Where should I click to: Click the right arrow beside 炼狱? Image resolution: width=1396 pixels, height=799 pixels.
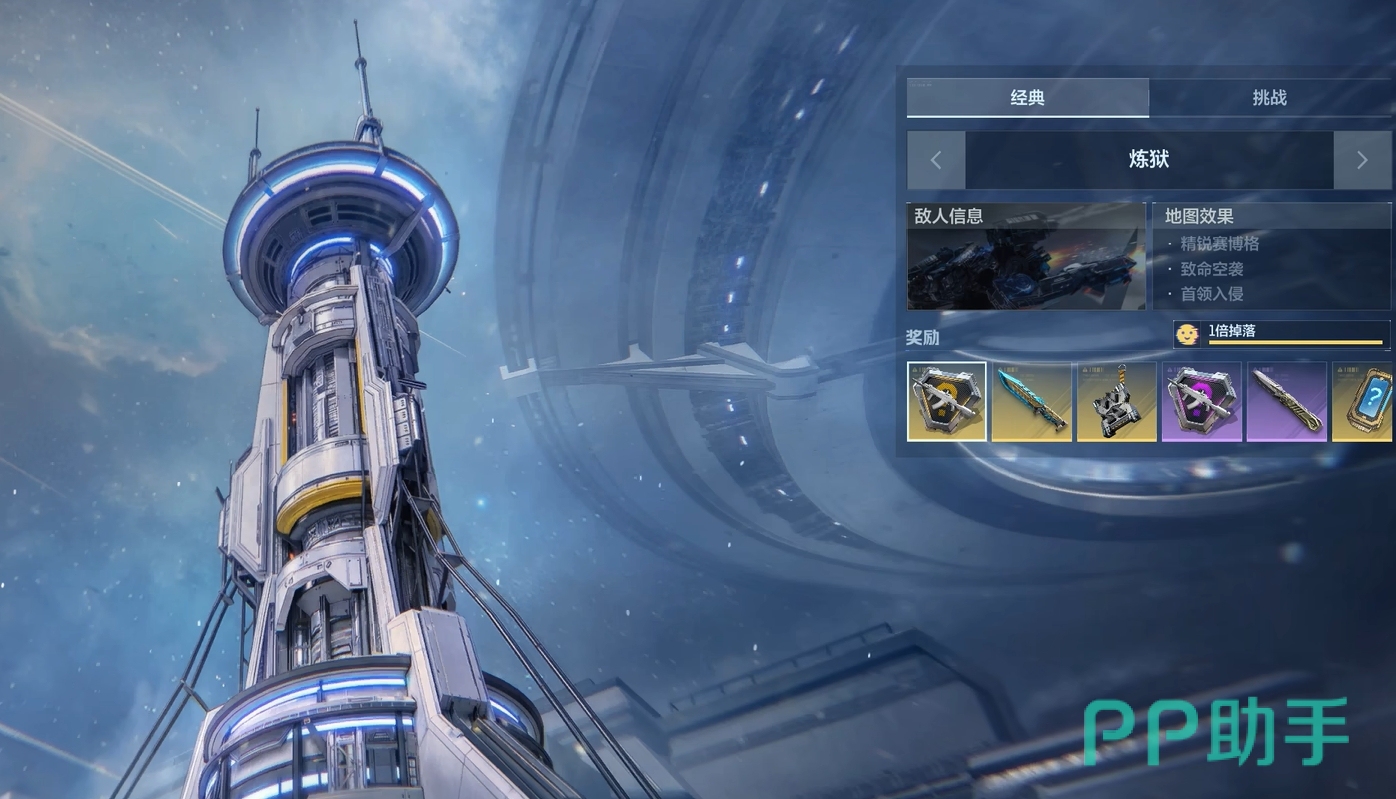tap(1361, 160)
